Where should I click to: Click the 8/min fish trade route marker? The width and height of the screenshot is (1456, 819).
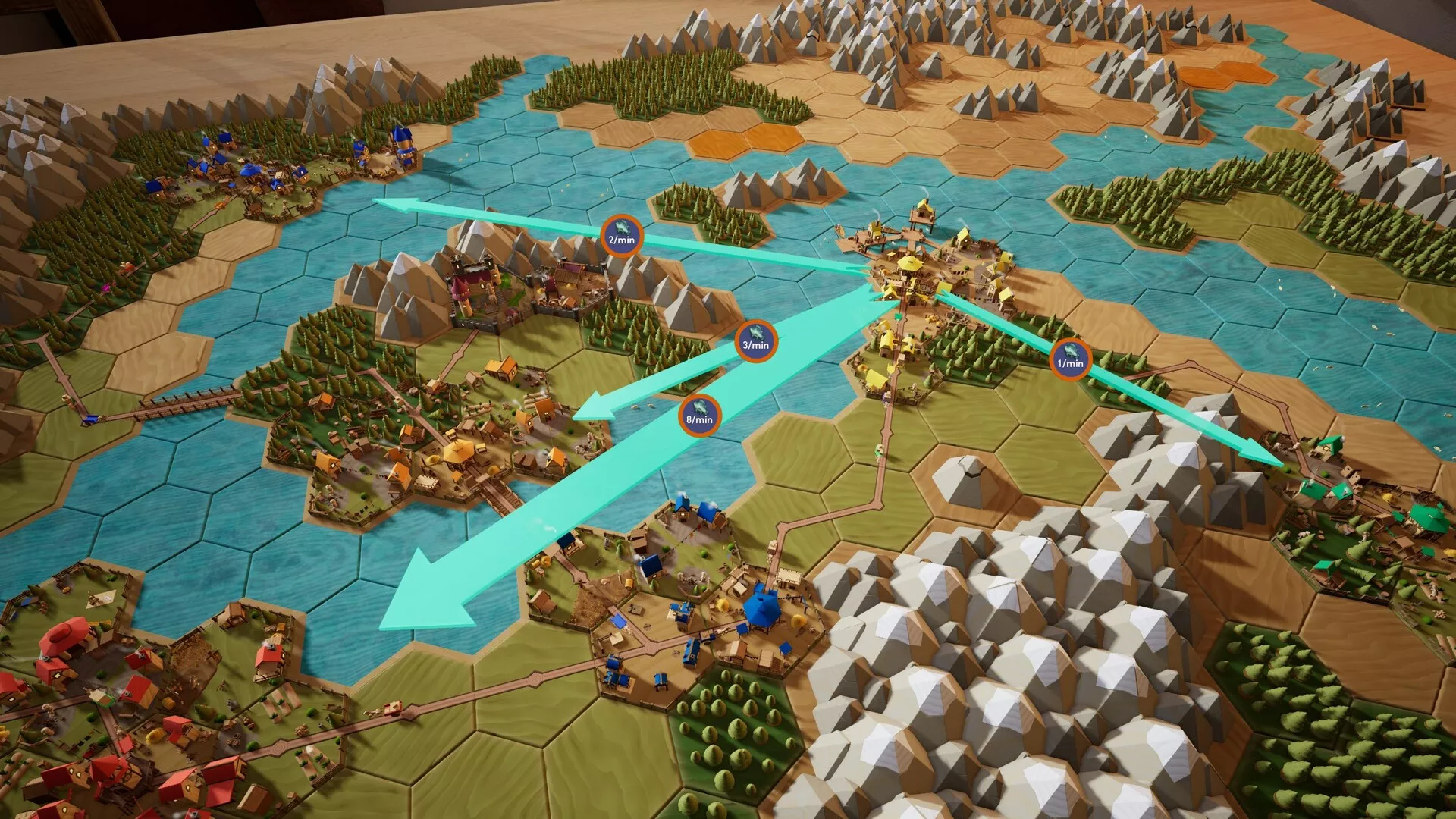click(699, 415)
